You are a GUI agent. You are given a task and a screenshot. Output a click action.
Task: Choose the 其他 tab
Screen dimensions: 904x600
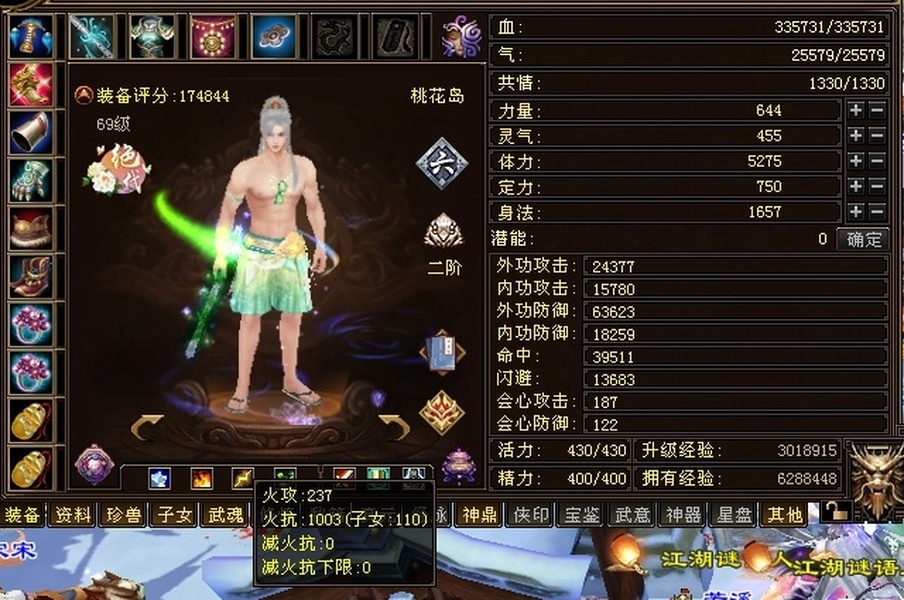pos(784,515)
